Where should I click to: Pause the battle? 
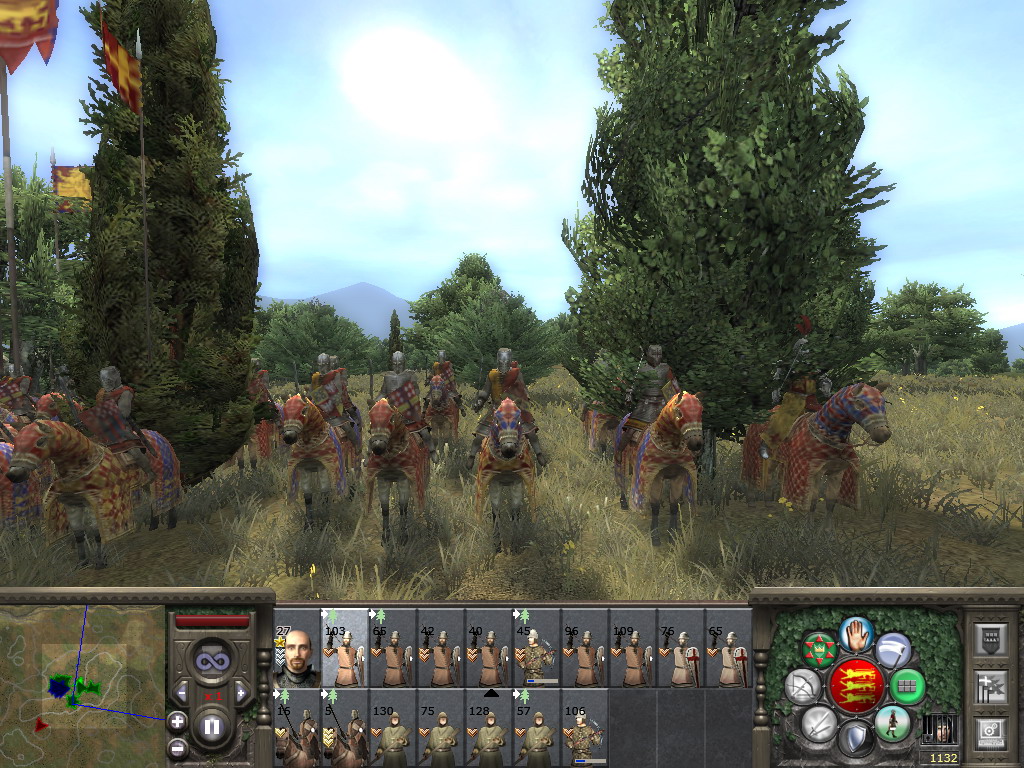212,727
